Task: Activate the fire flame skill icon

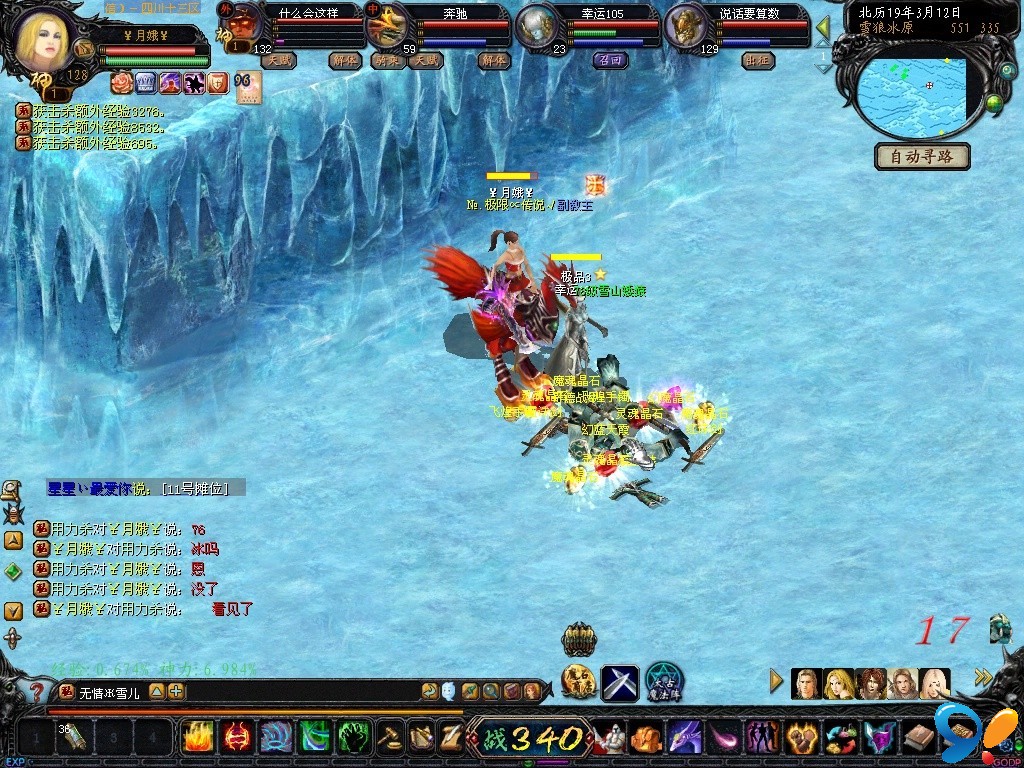Action: coord(198,738)
